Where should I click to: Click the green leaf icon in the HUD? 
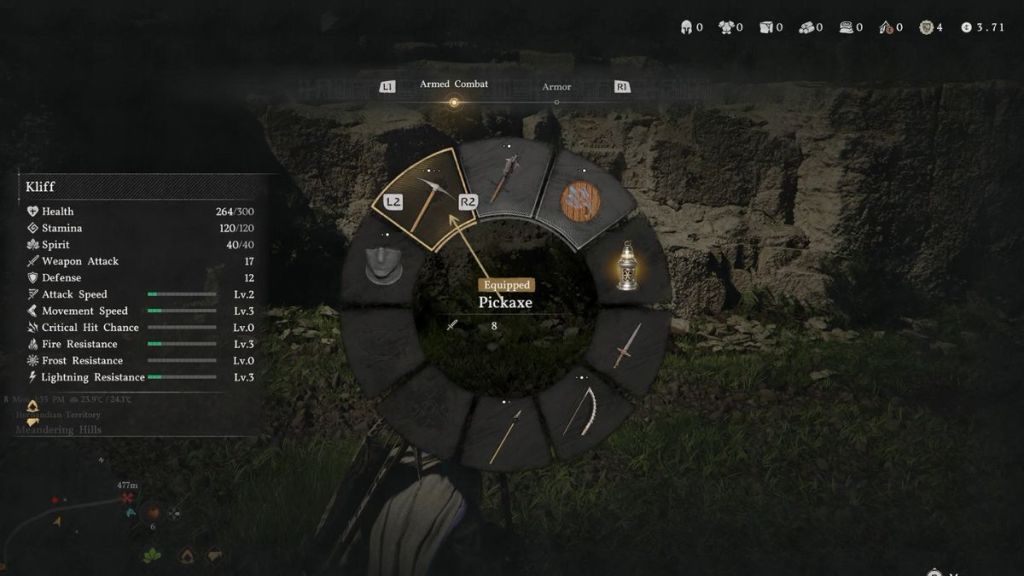pyautogui.click(x=152, y=554)
